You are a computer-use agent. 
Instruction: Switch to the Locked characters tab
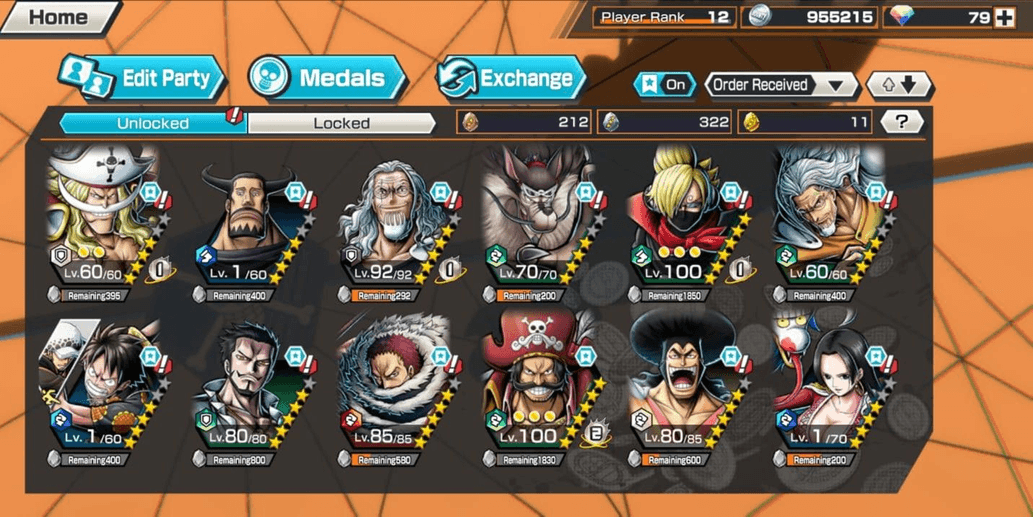click(x=341, y=123)
